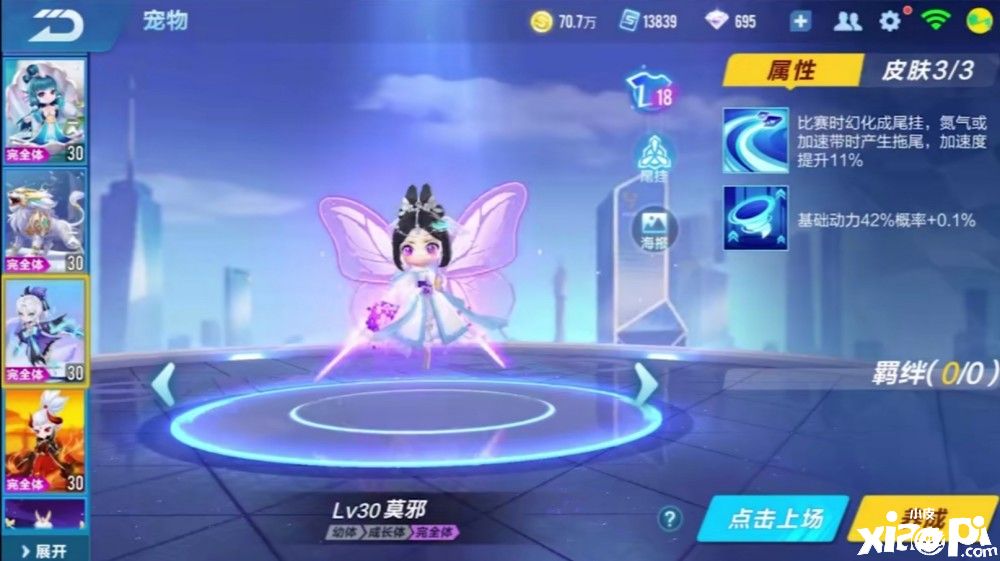View the base power skill icon
The height and width of the screenshot is (561, 1000).
point(755,218)
